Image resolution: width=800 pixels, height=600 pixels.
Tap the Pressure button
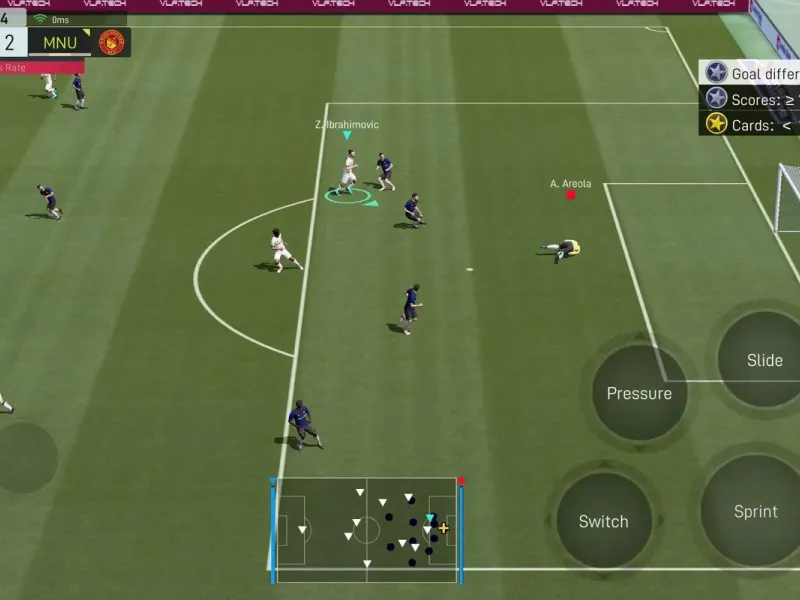(x=639, y=393)
